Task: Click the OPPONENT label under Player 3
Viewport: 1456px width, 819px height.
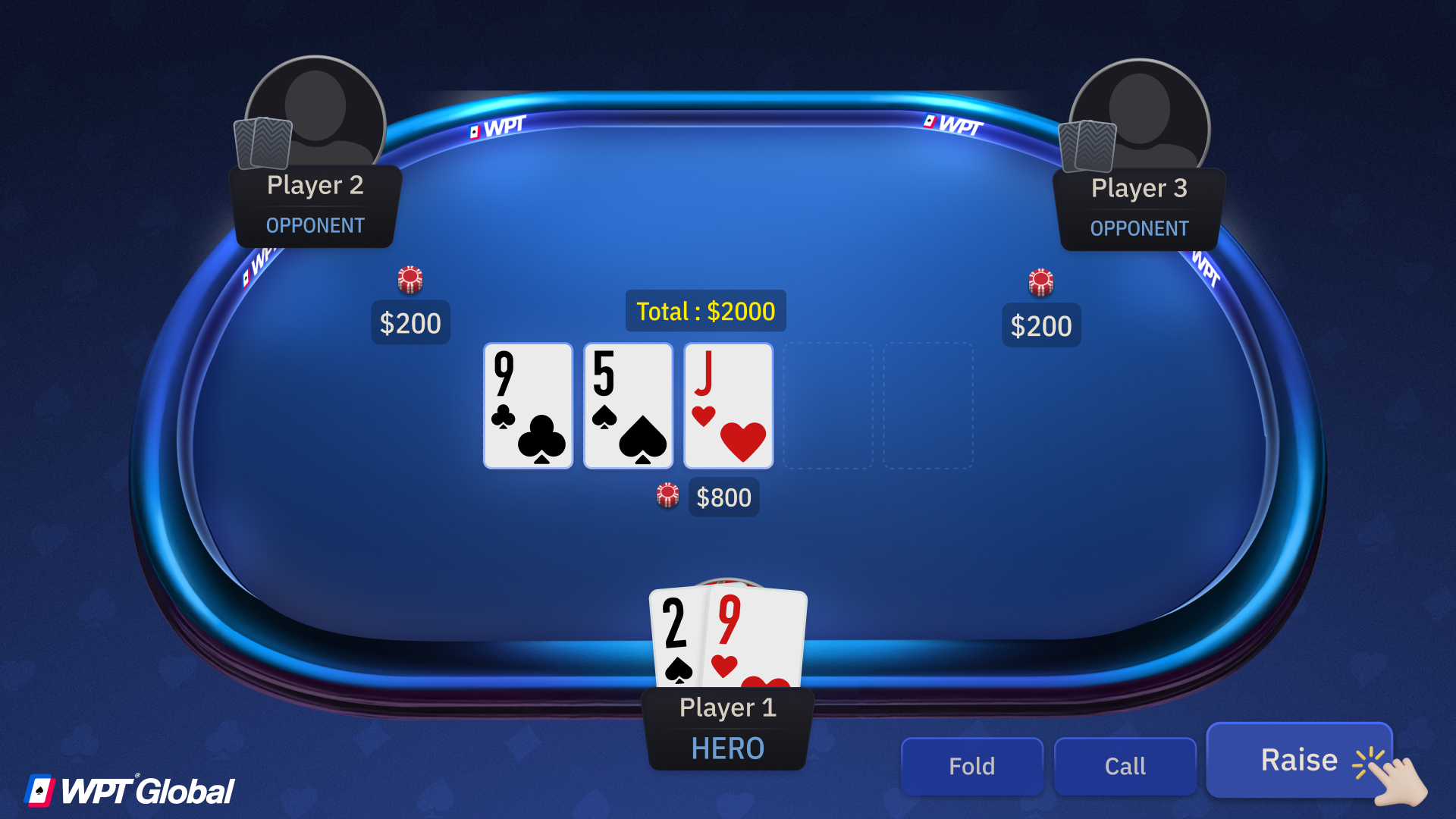Action: [1140, 227]
